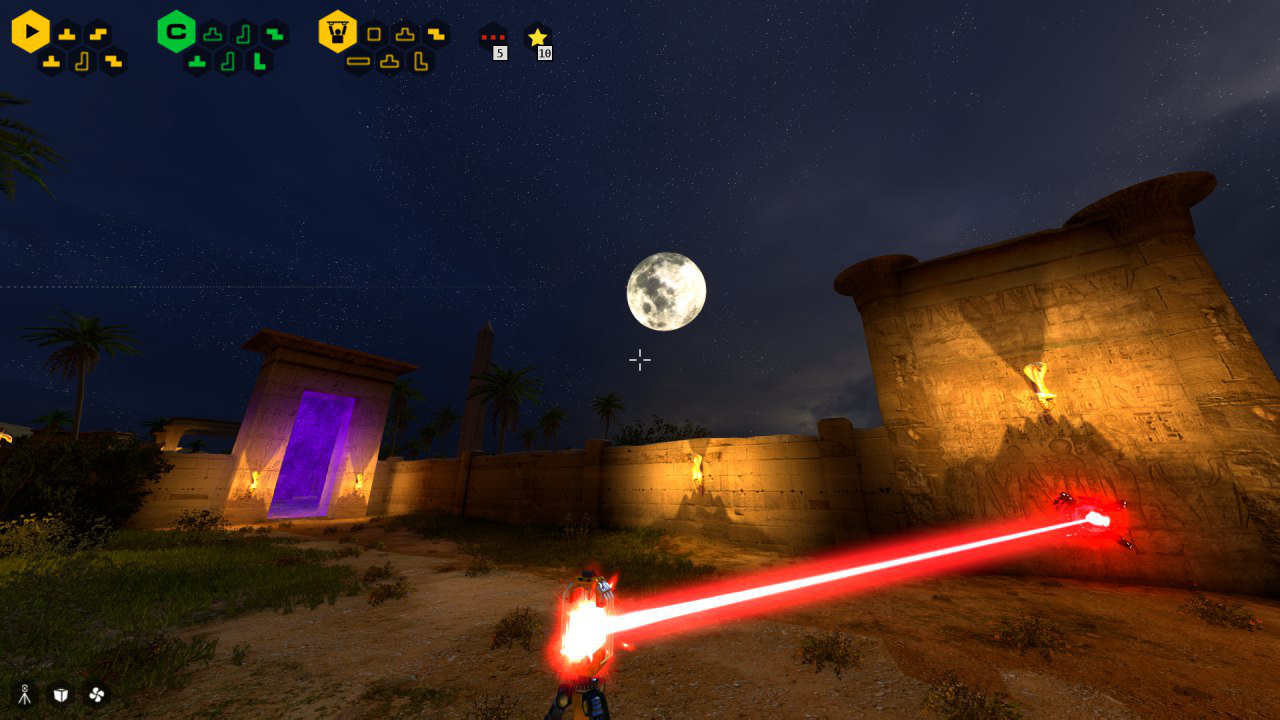Select the yellow play-arrow hexagon
This screenshot has height=720, width=1280.
coord(31,32)
